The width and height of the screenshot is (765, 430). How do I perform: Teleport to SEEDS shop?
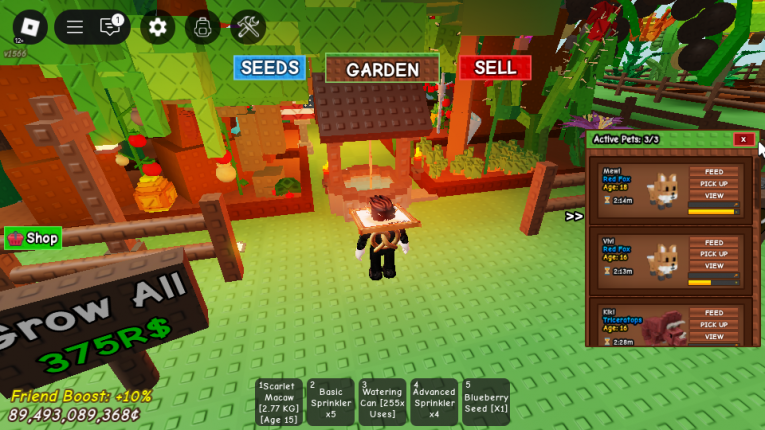[x=269, y=68]
